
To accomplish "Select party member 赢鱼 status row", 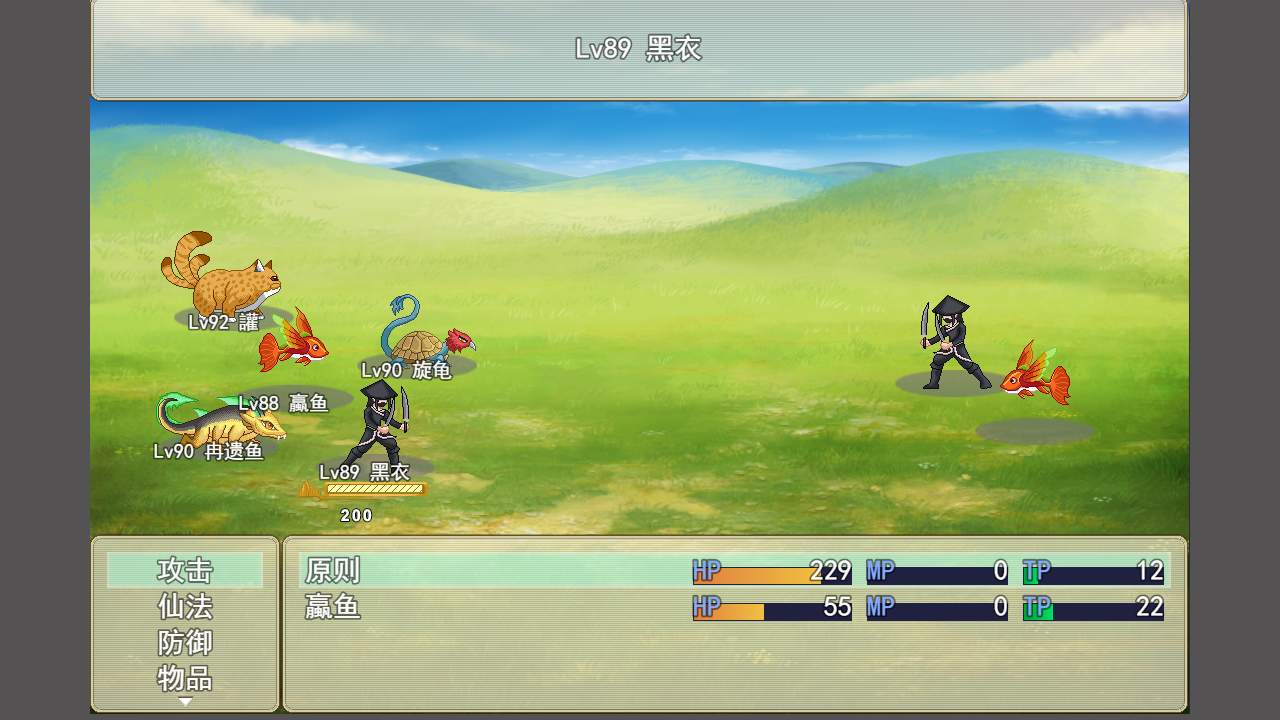I will point(734,607).
